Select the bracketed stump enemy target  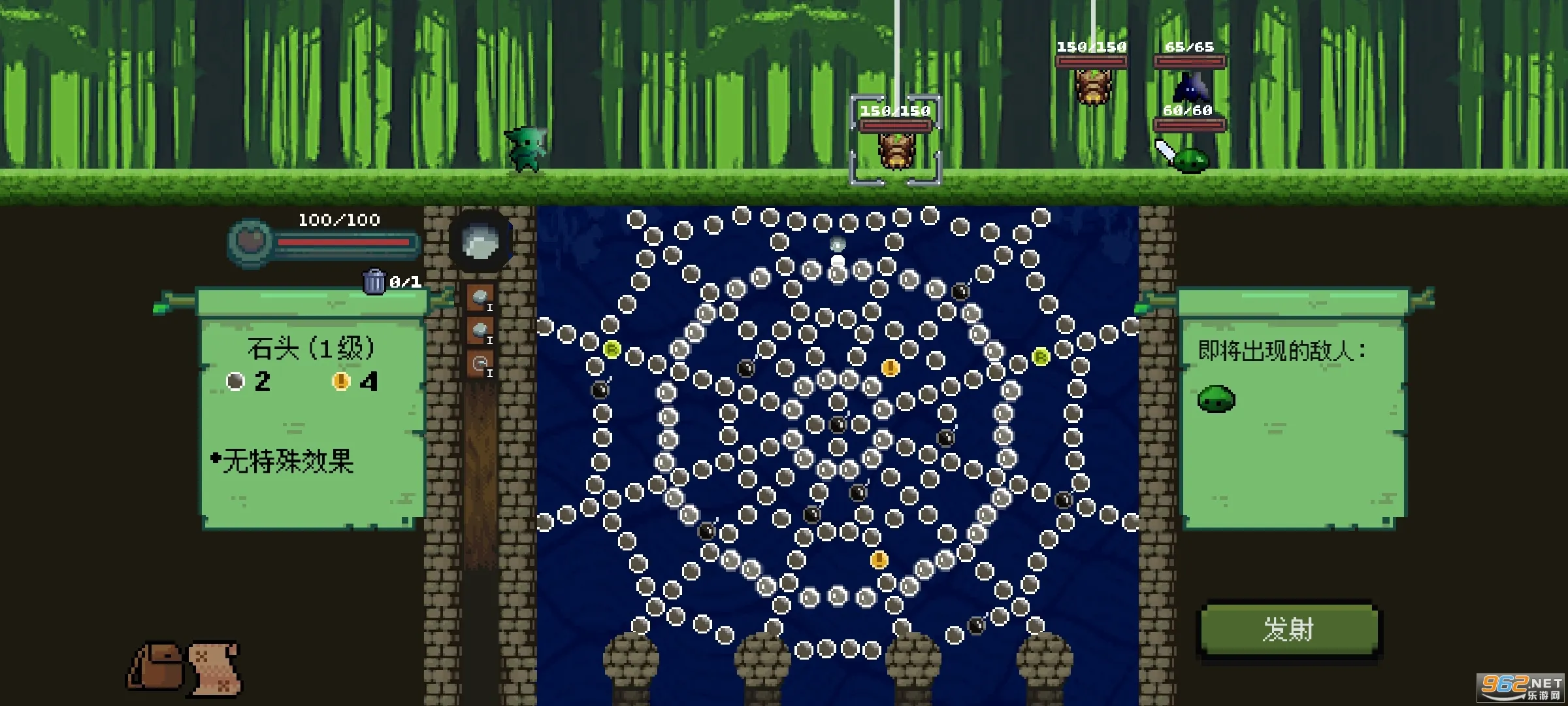pos(896,150)
